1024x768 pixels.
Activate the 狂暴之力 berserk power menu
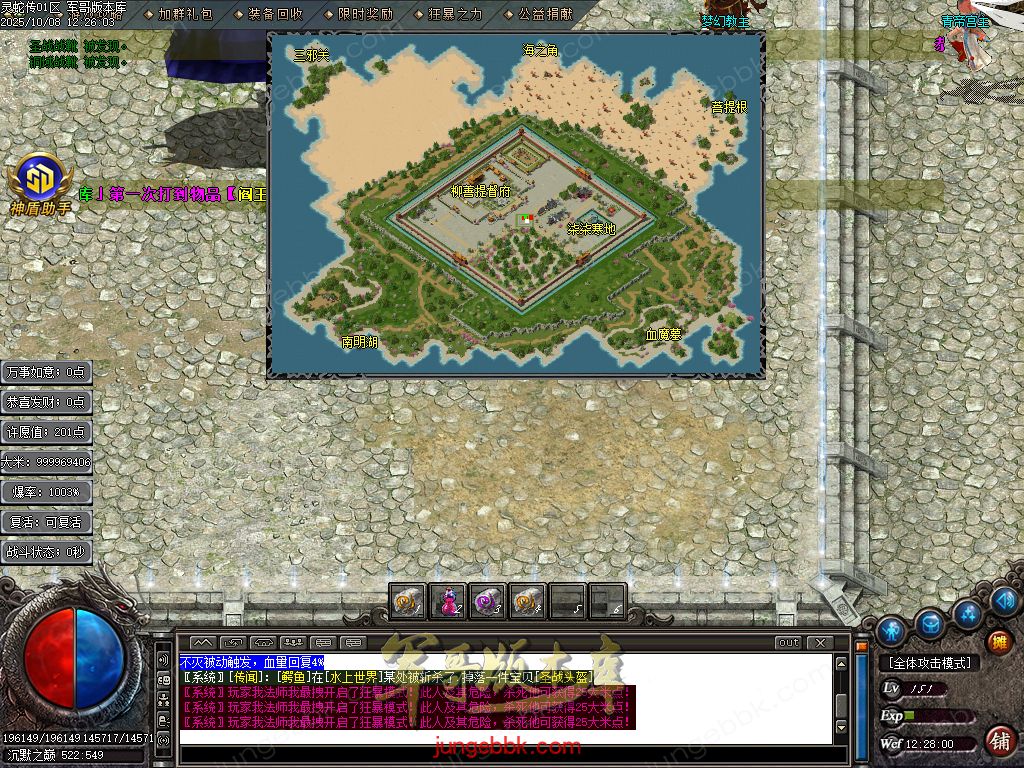tap(454, 14)
